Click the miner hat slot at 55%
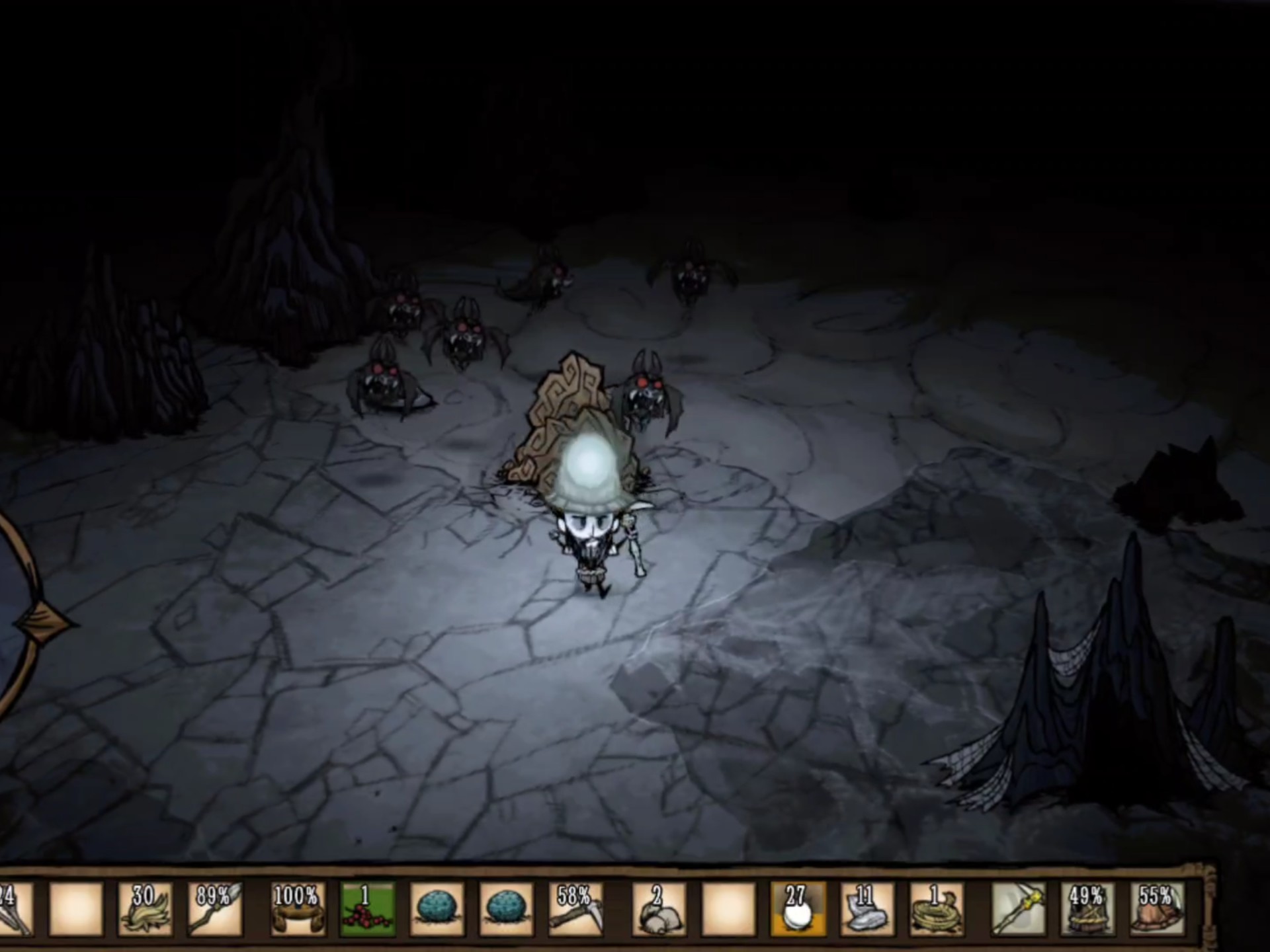Screen dimensions: 1270x952 point(1158,908)
